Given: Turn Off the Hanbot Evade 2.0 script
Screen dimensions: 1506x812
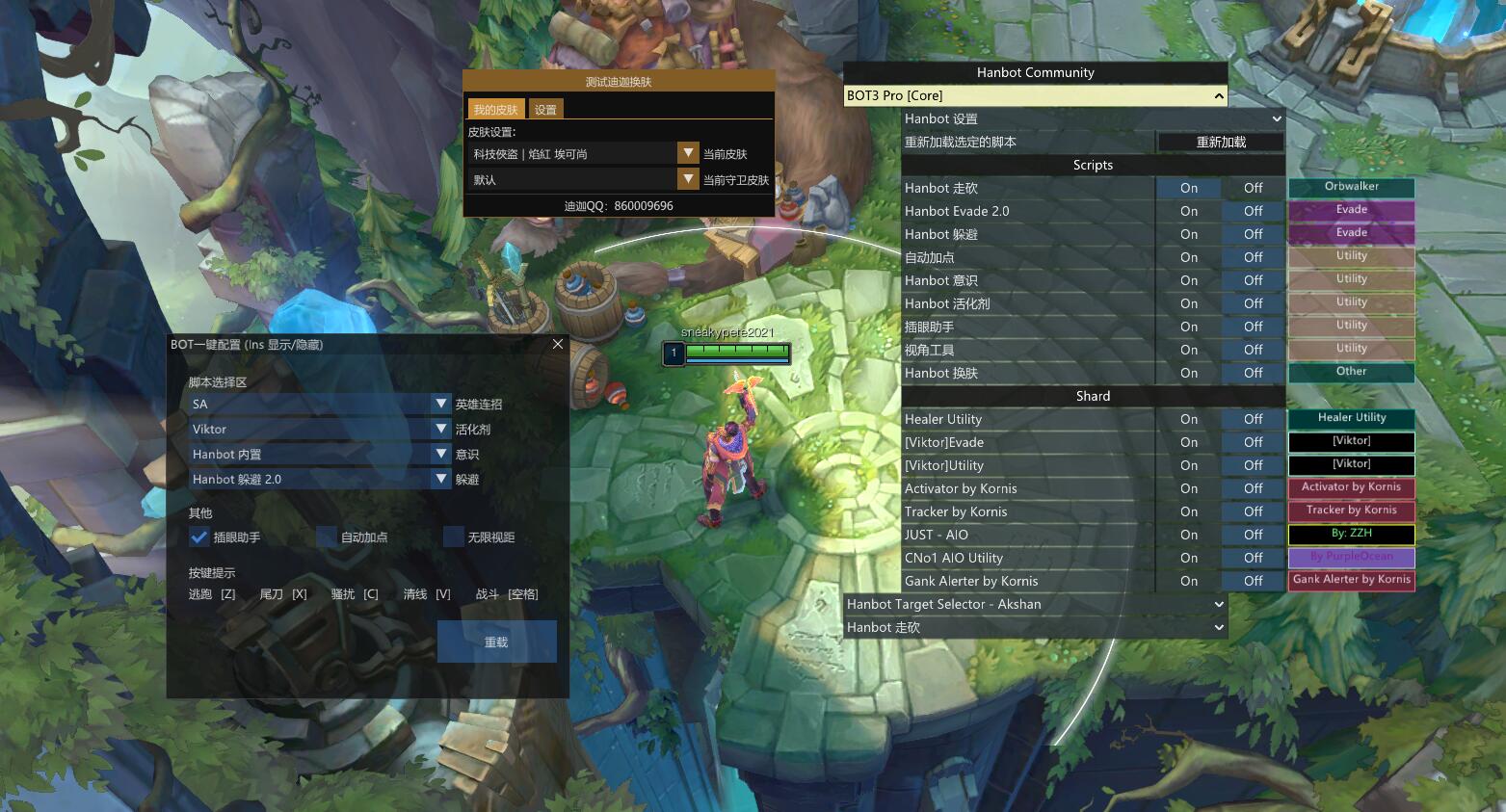Looking at the screenshot, I should 1253,211.
